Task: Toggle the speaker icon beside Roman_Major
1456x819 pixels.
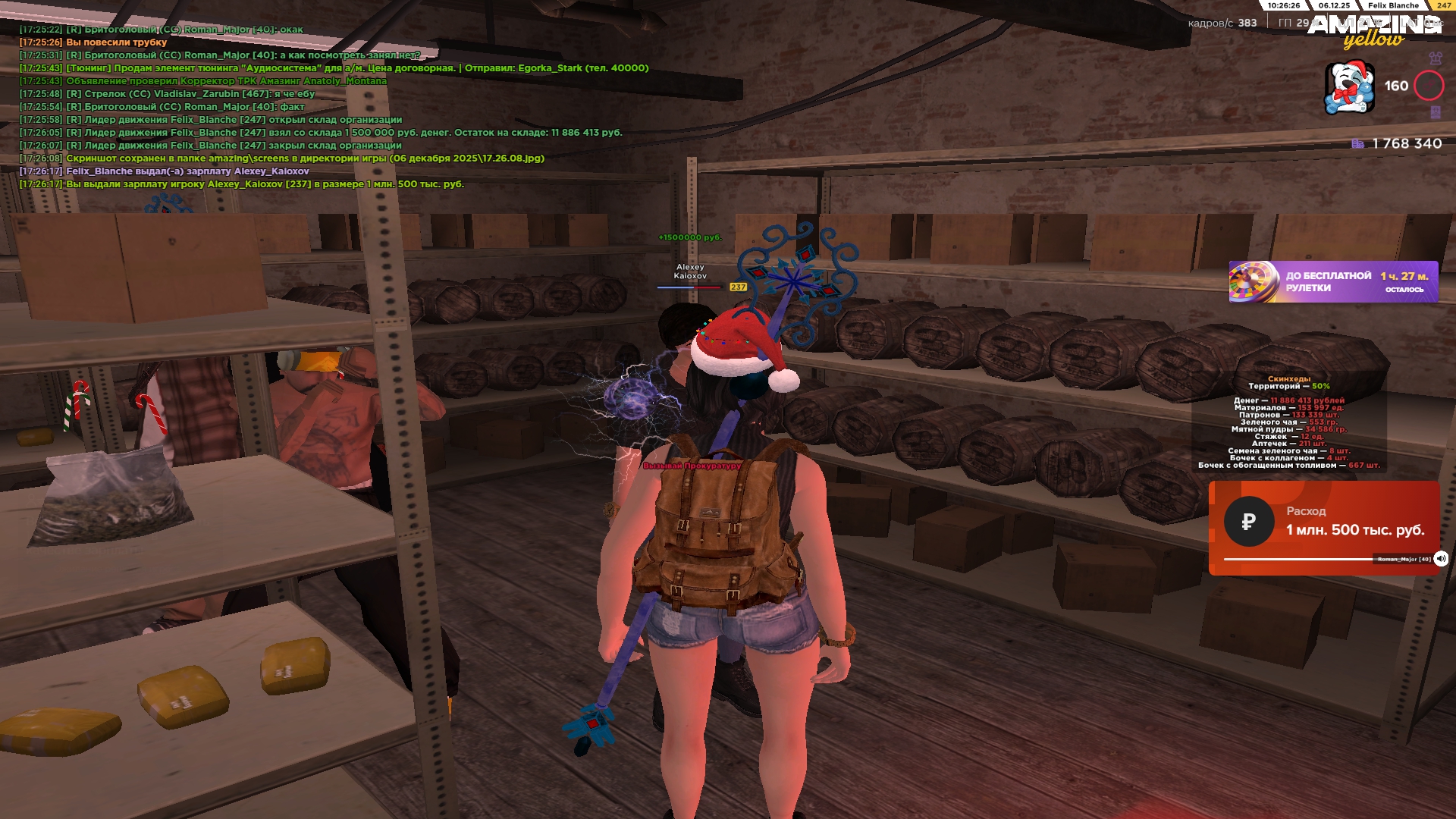Action: click(x=1441, y=559)
